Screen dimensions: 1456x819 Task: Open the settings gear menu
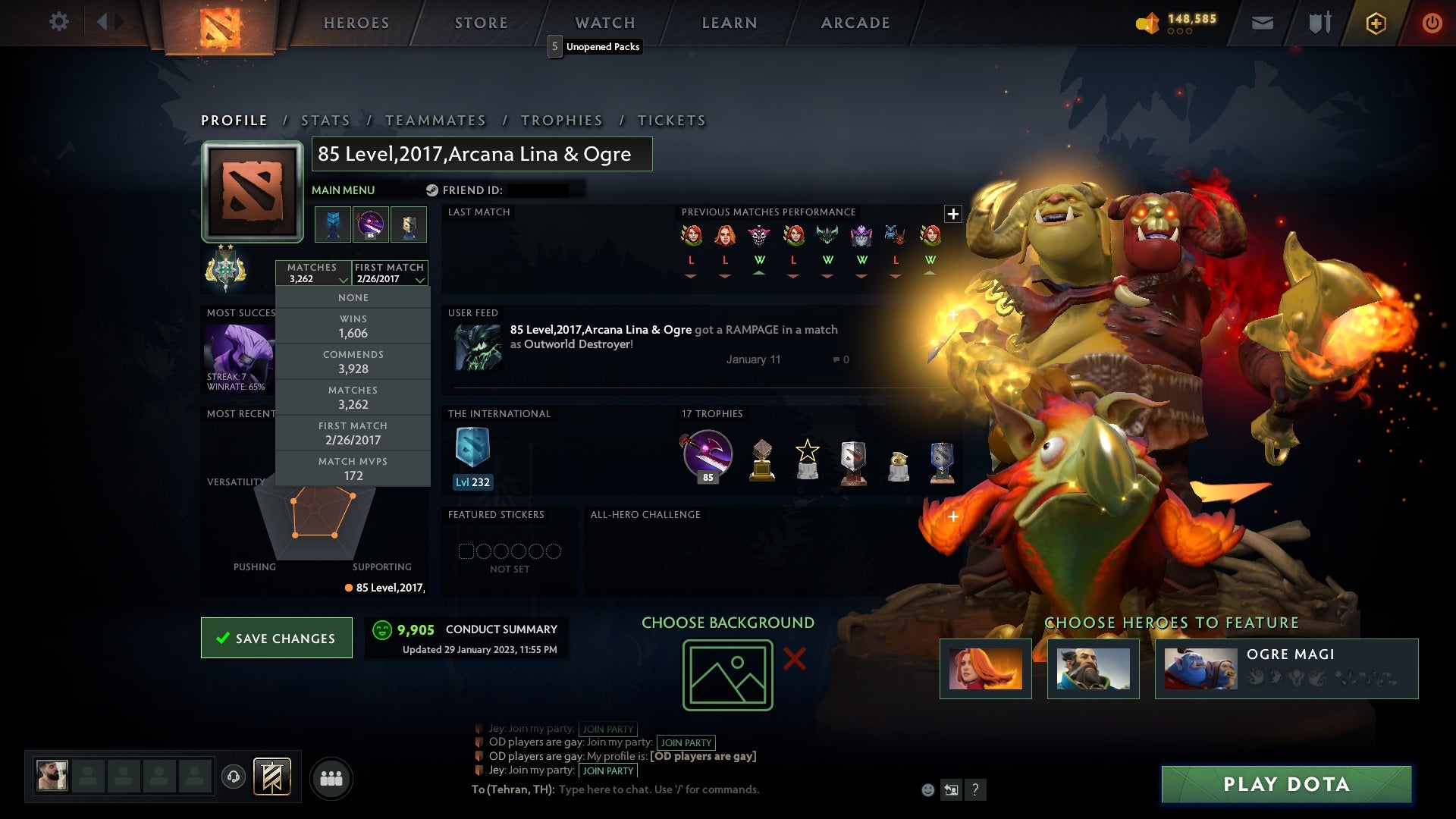pos(59,22)
